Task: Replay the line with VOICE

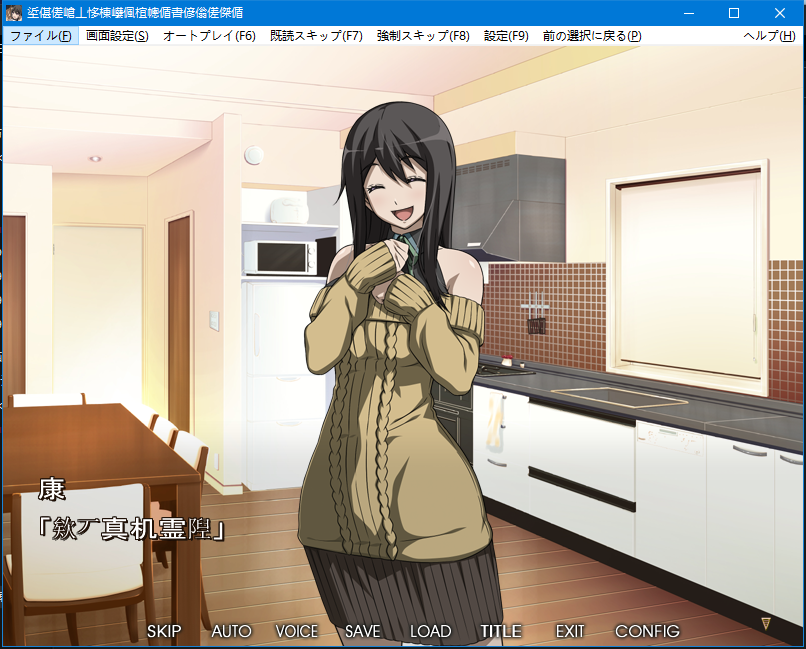Action: (297, 631)
